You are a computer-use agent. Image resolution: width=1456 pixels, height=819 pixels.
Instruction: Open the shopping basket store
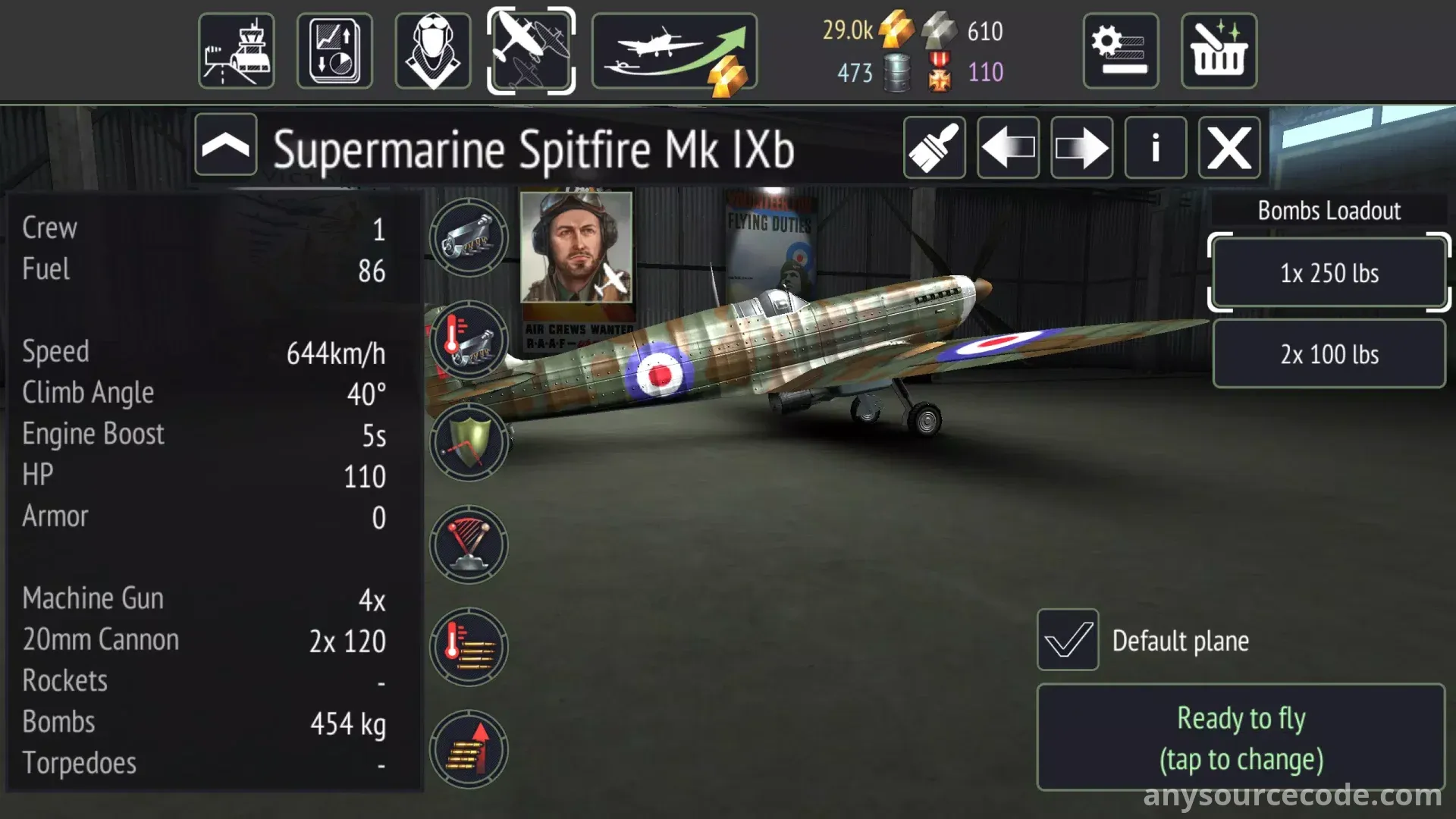(x=1219, y=51)
